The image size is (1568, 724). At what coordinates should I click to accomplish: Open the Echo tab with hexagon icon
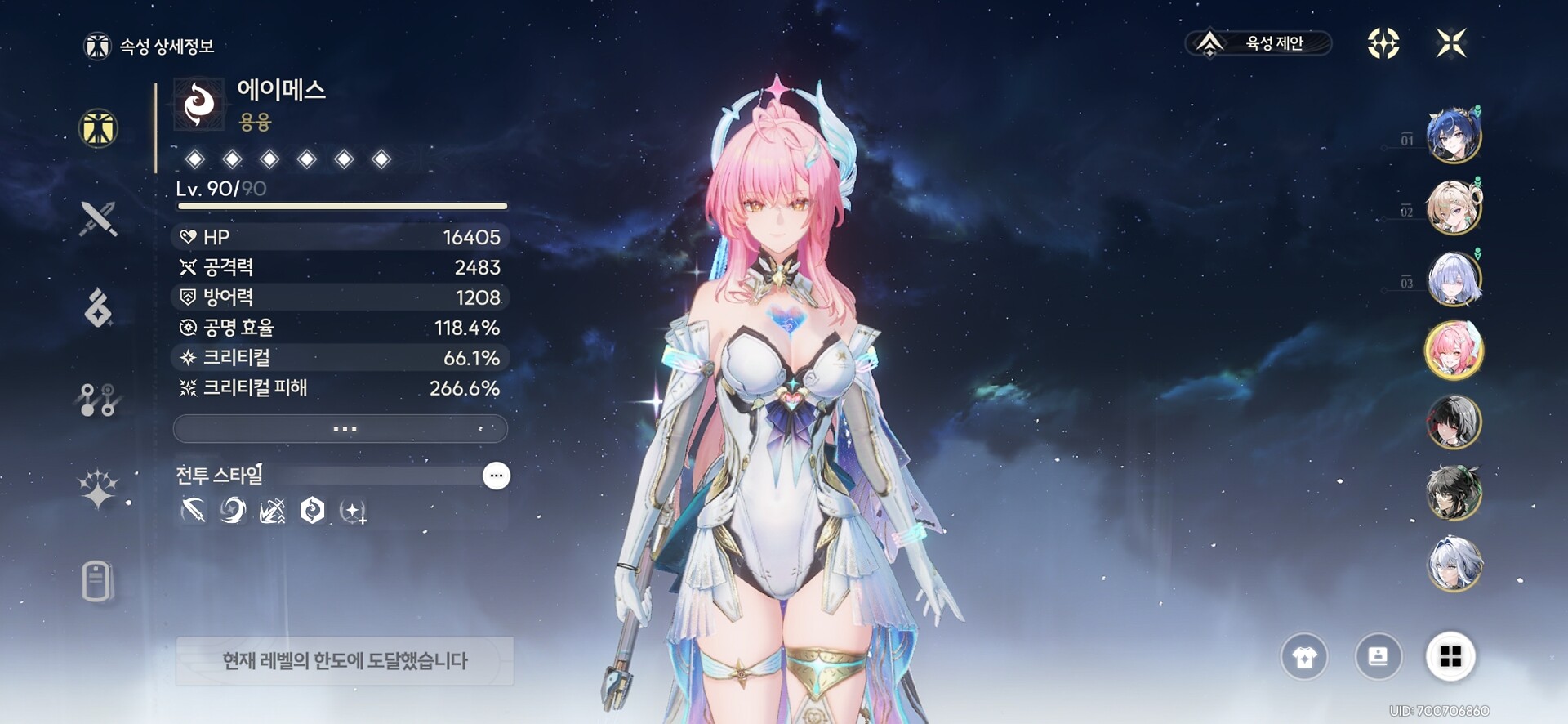tap(98, 308)
